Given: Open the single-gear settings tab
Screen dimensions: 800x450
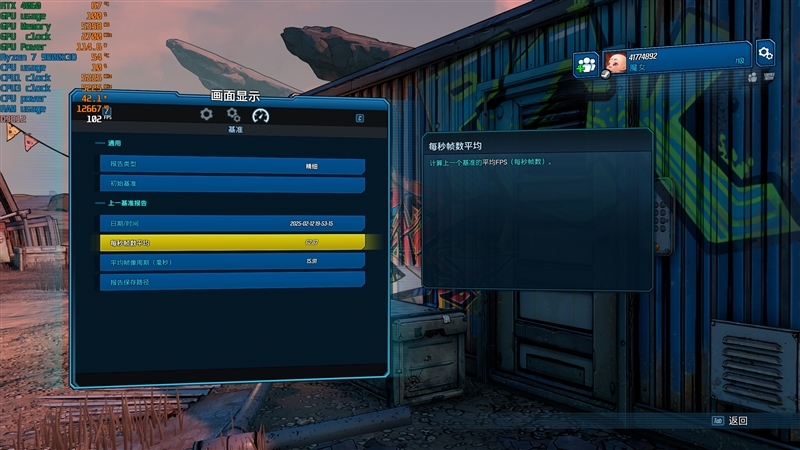Looking at the screenshot, I should pyautogui.click(x=206, y=115).
